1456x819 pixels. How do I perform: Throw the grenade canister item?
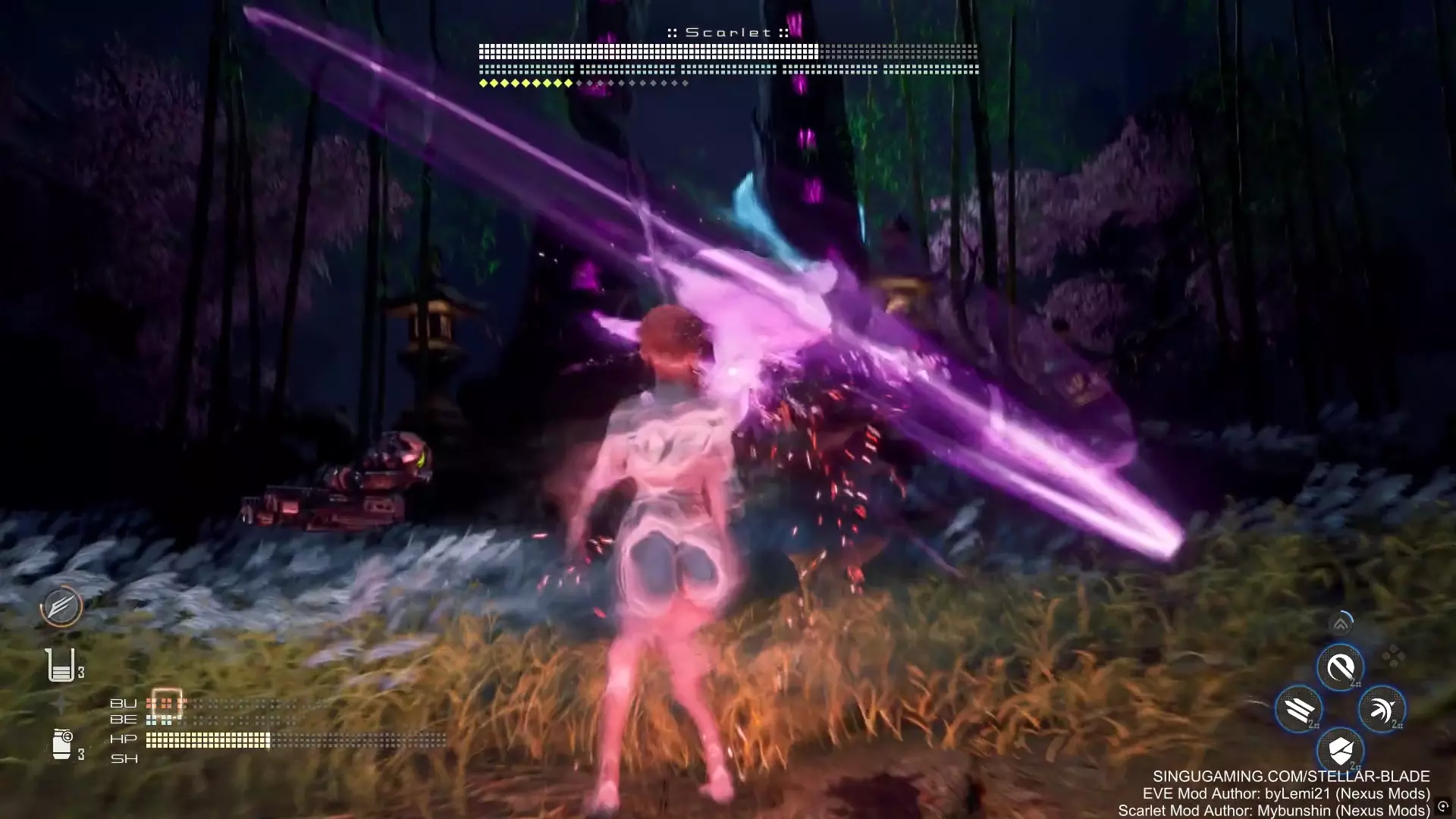tap(62, 744)
